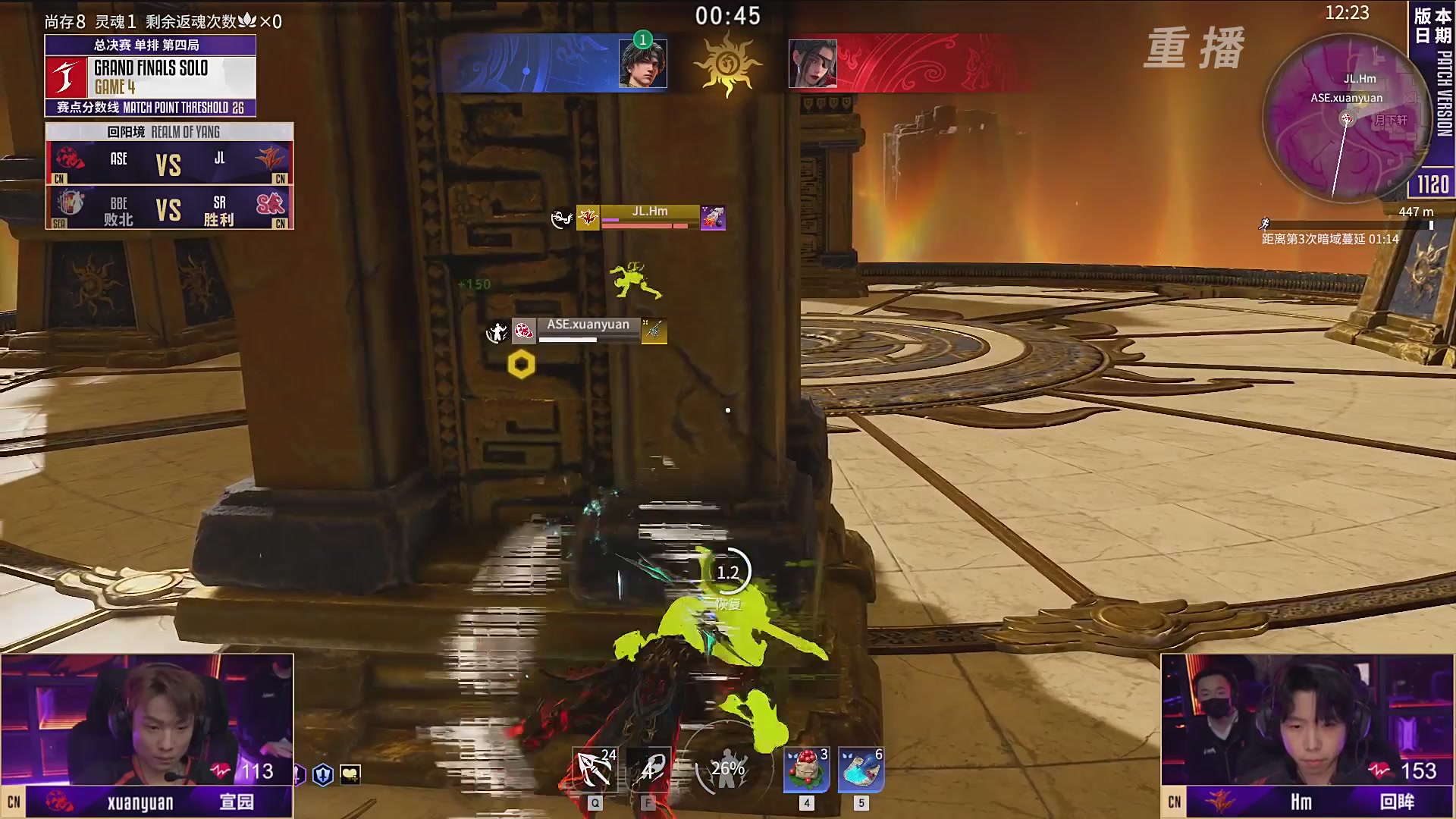The height and width of the screenshot is (819, 1456).
Task: Open the Hm player webcam feed
Action: click(x=1307, y=720)
